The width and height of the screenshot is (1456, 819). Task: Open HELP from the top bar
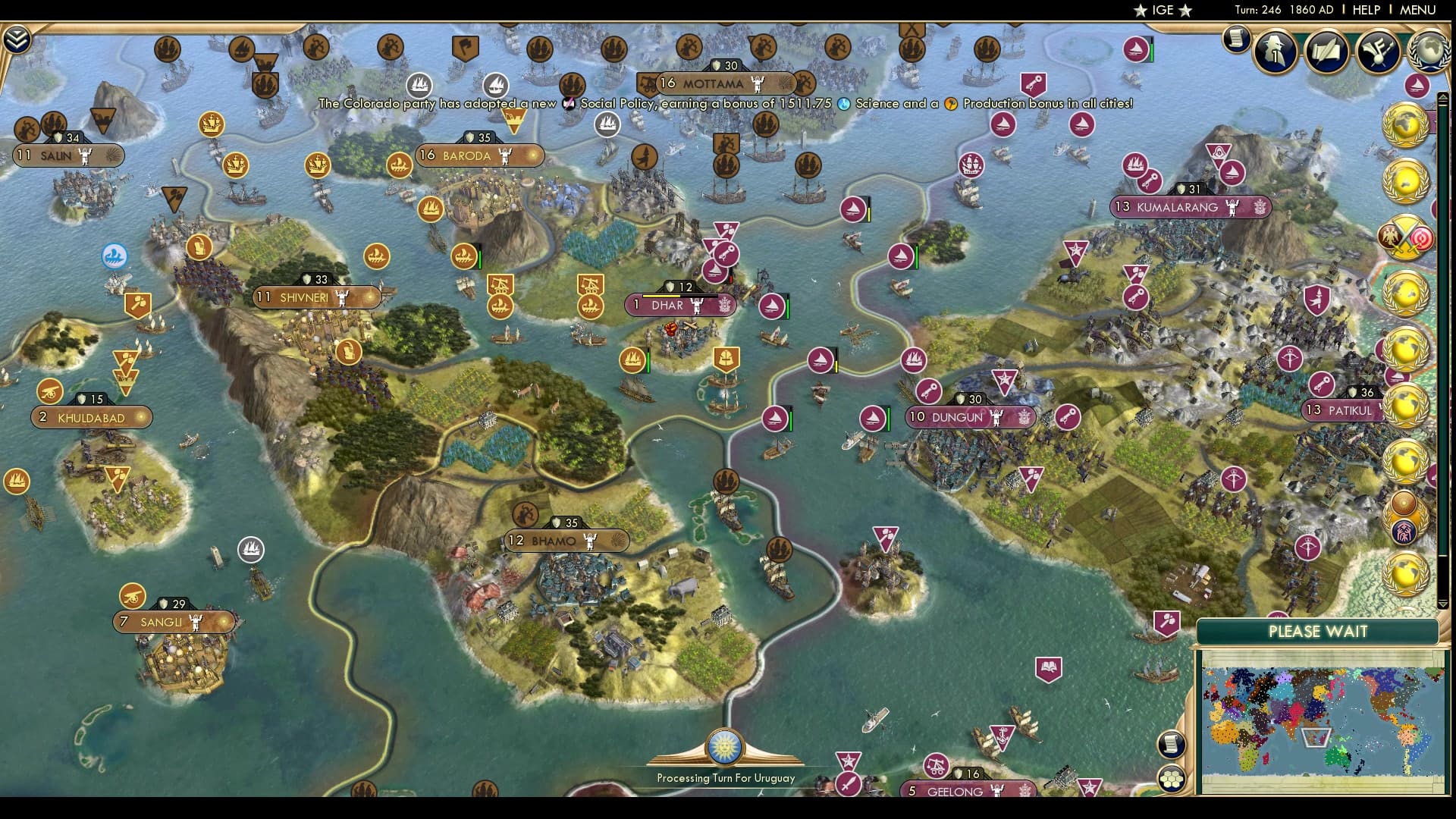pos(1365,10)
